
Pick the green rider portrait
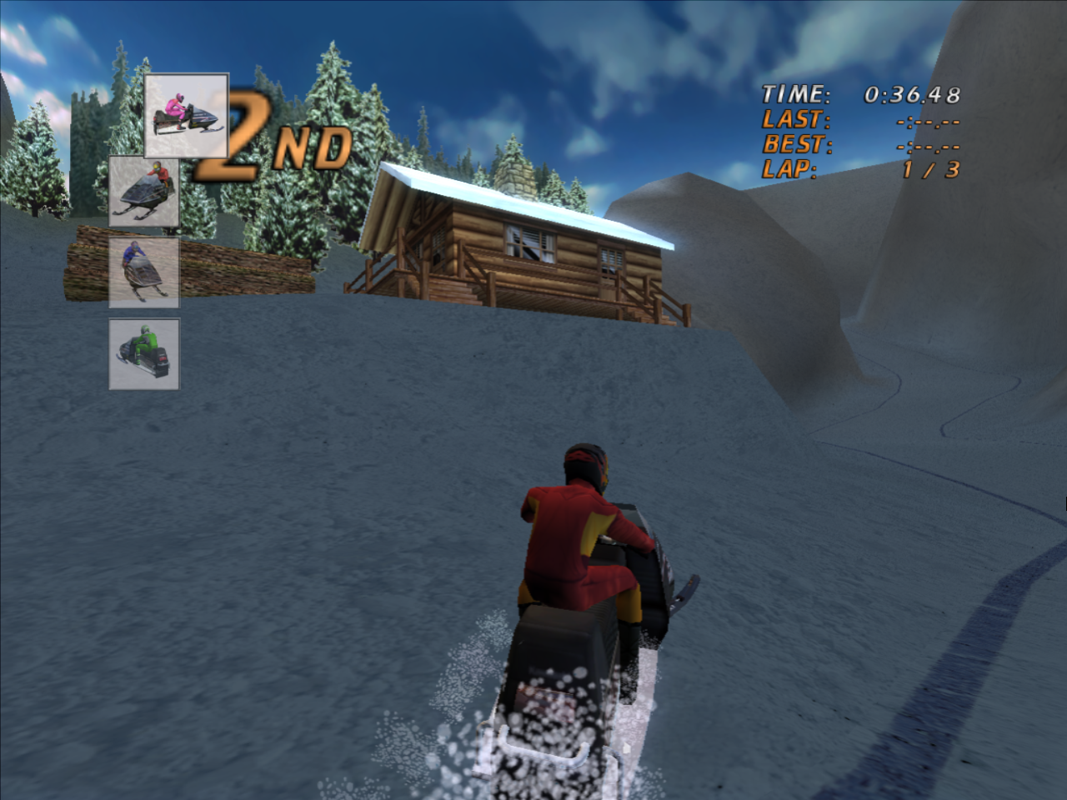pos(144,354)
